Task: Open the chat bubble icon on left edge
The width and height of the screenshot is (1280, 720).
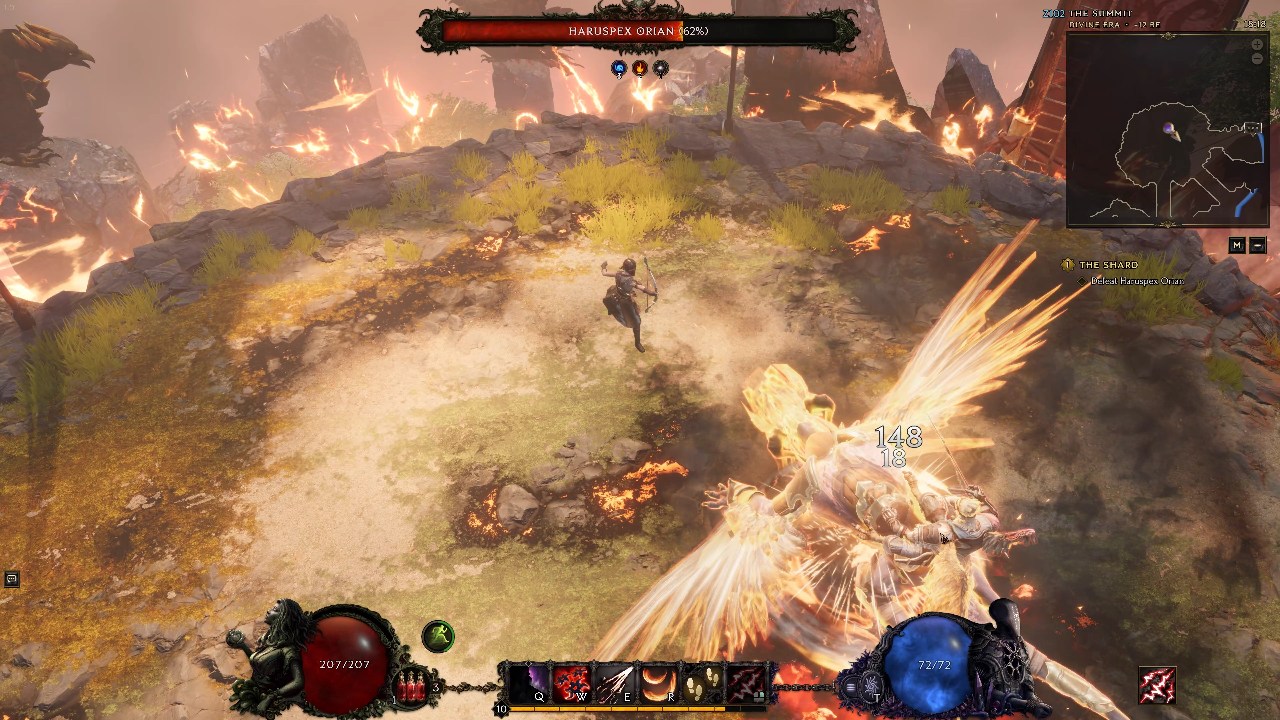Action: (11, 579)
